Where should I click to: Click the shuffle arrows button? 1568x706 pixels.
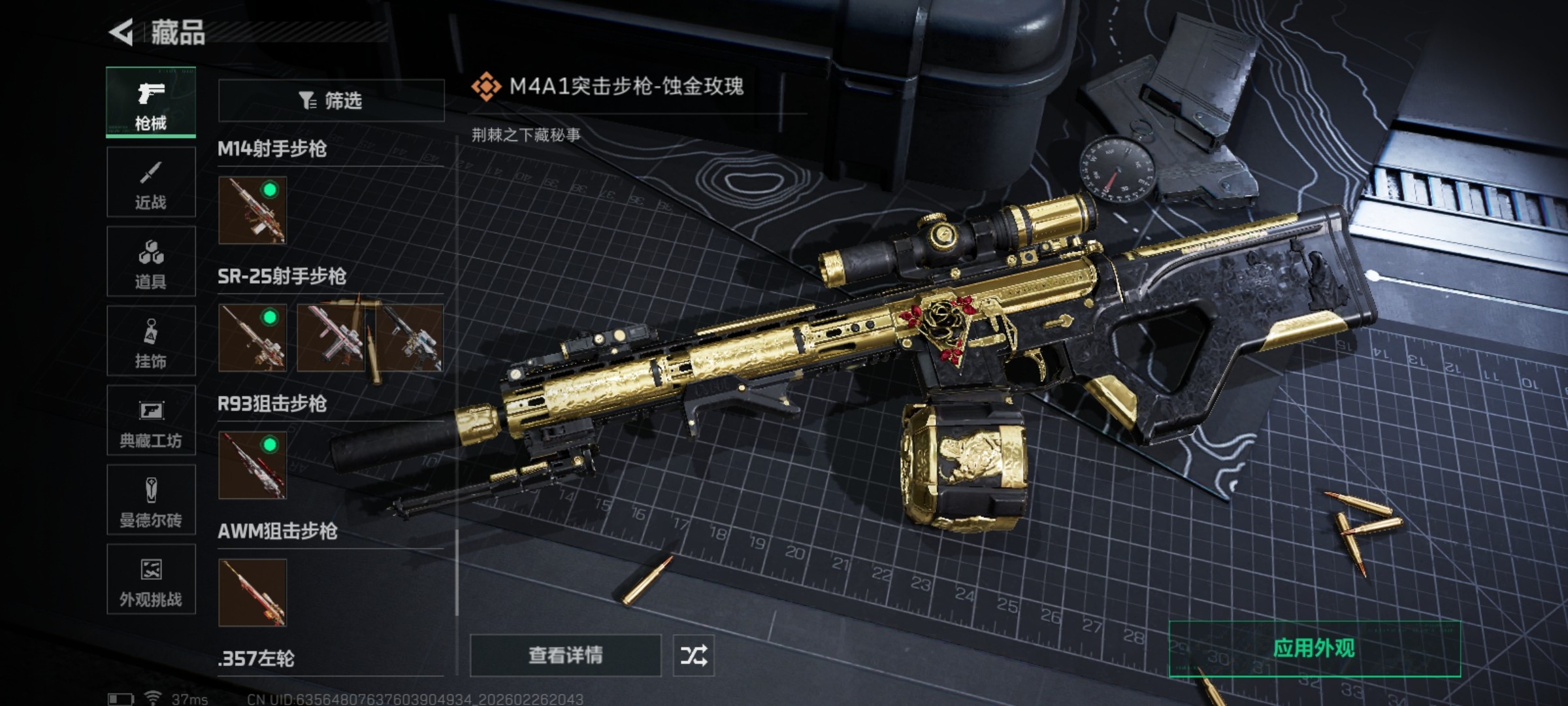pos(693,655)
